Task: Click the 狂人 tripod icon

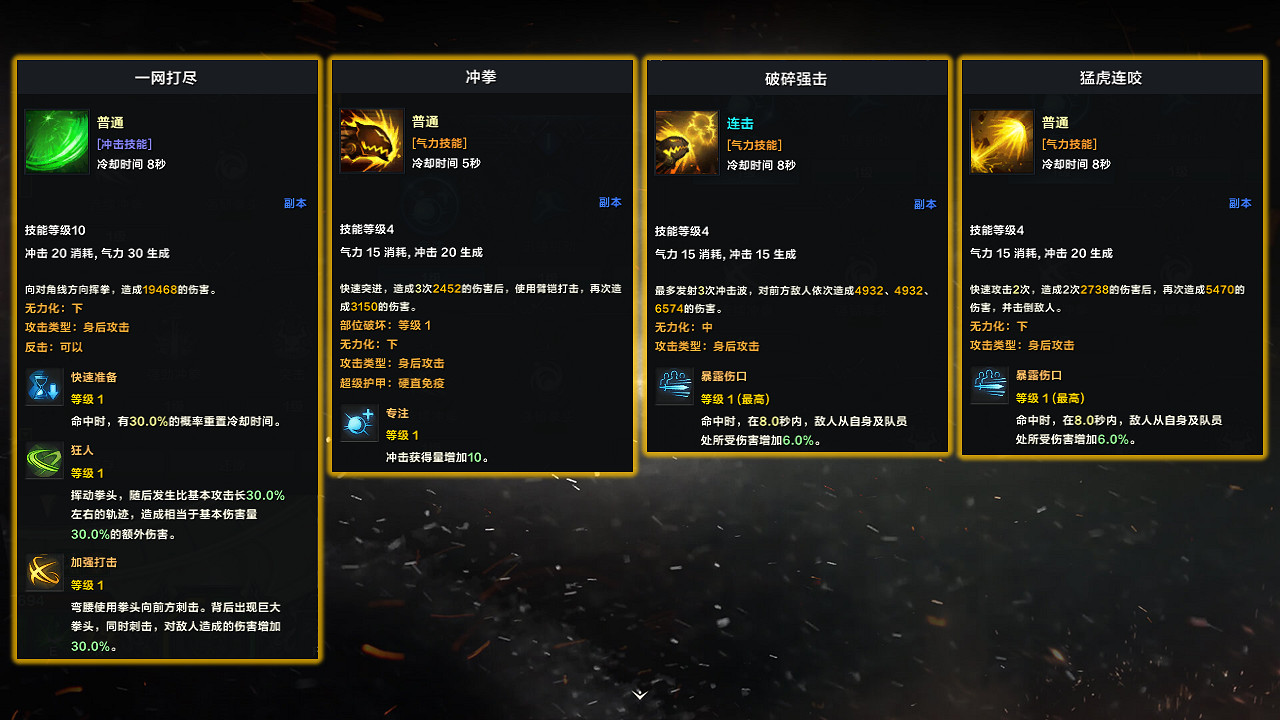Action: tap(44, 461)
